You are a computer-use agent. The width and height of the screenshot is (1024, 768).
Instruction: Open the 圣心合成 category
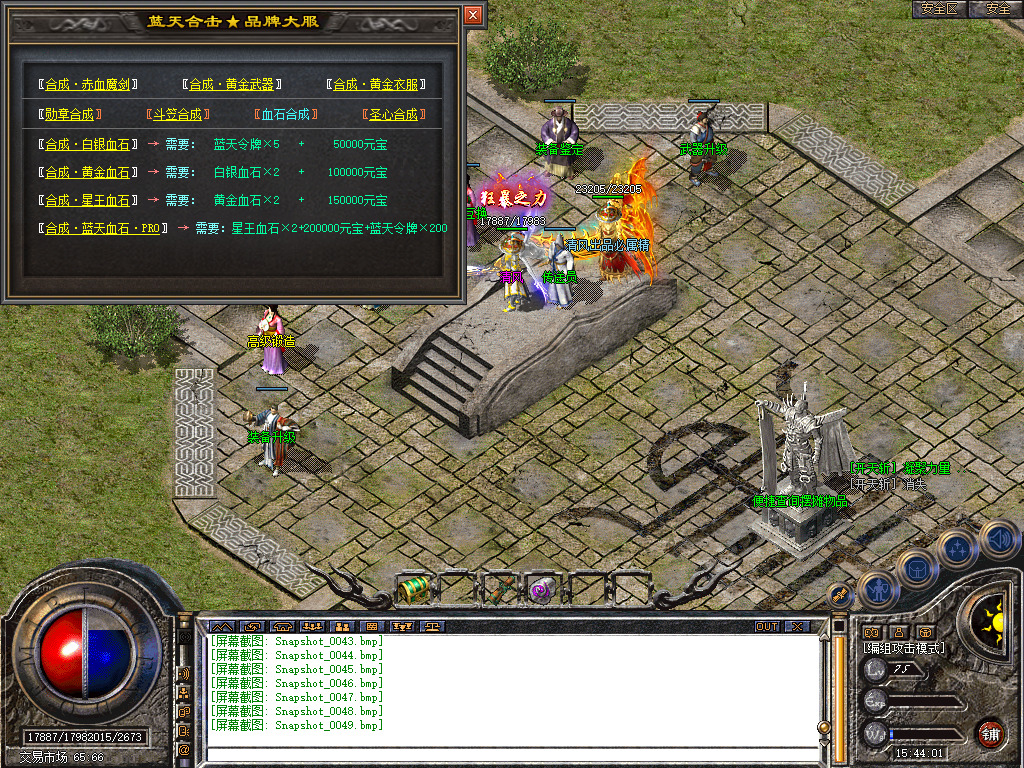(x=392, y=114)
